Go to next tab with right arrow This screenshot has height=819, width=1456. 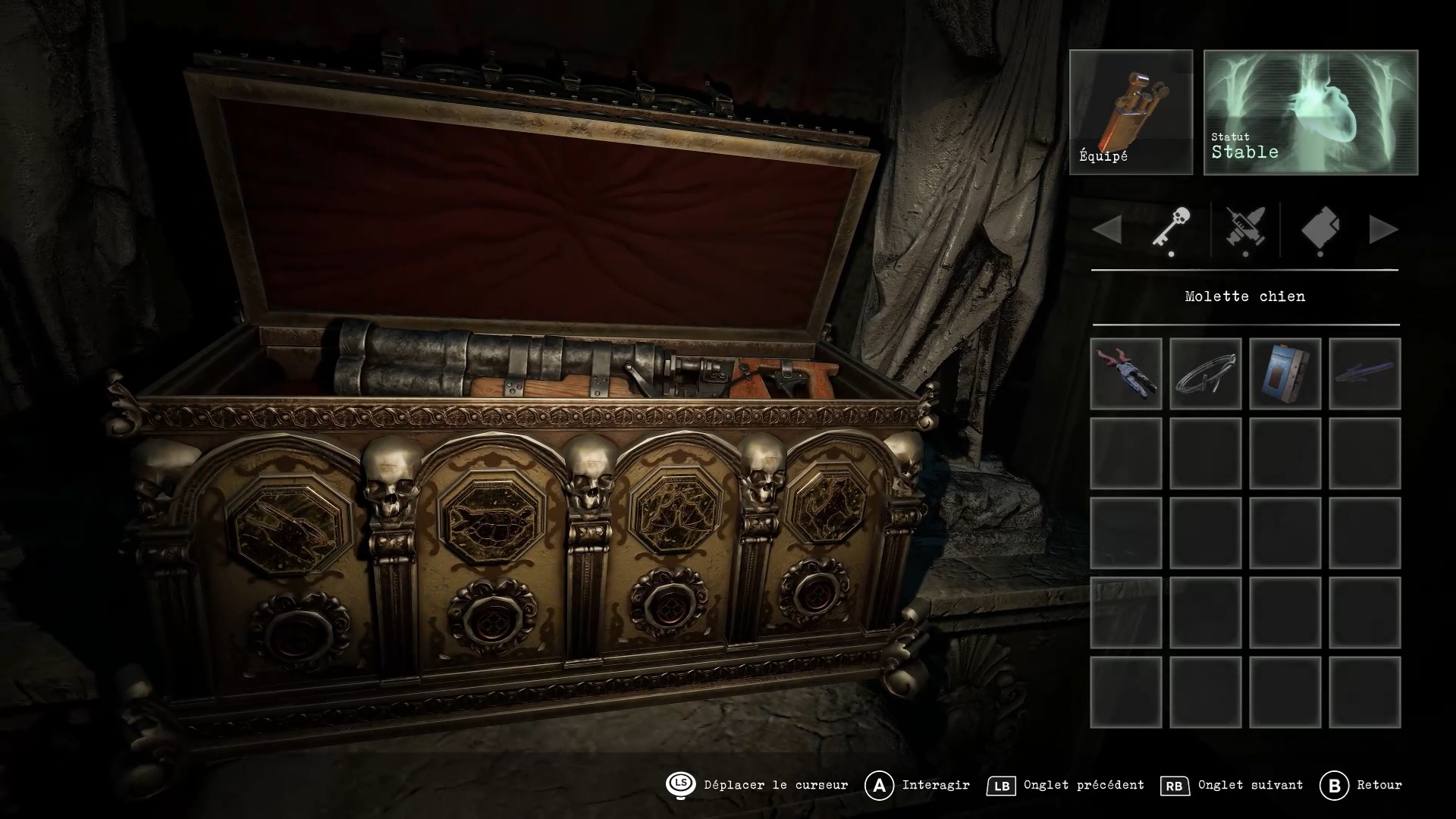[1383, 230]
